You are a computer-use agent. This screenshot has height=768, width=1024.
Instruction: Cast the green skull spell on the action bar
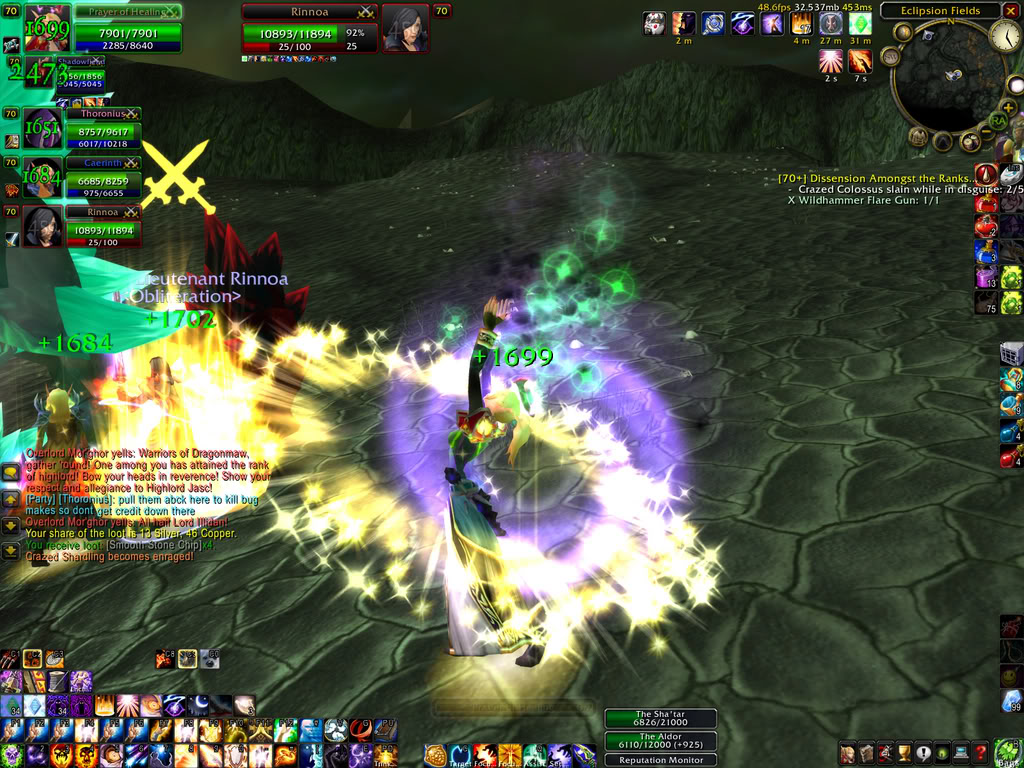coord(11,754)
